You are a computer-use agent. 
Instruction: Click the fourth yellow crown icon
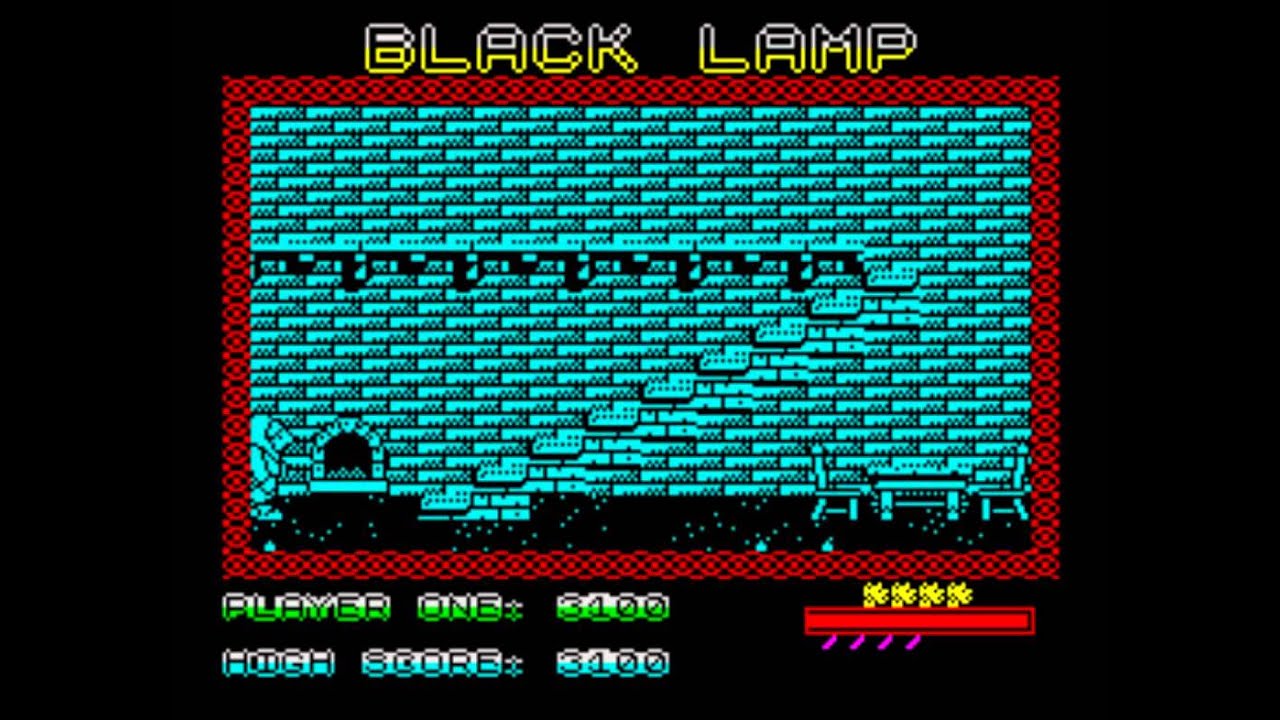[x=958, y=594]
